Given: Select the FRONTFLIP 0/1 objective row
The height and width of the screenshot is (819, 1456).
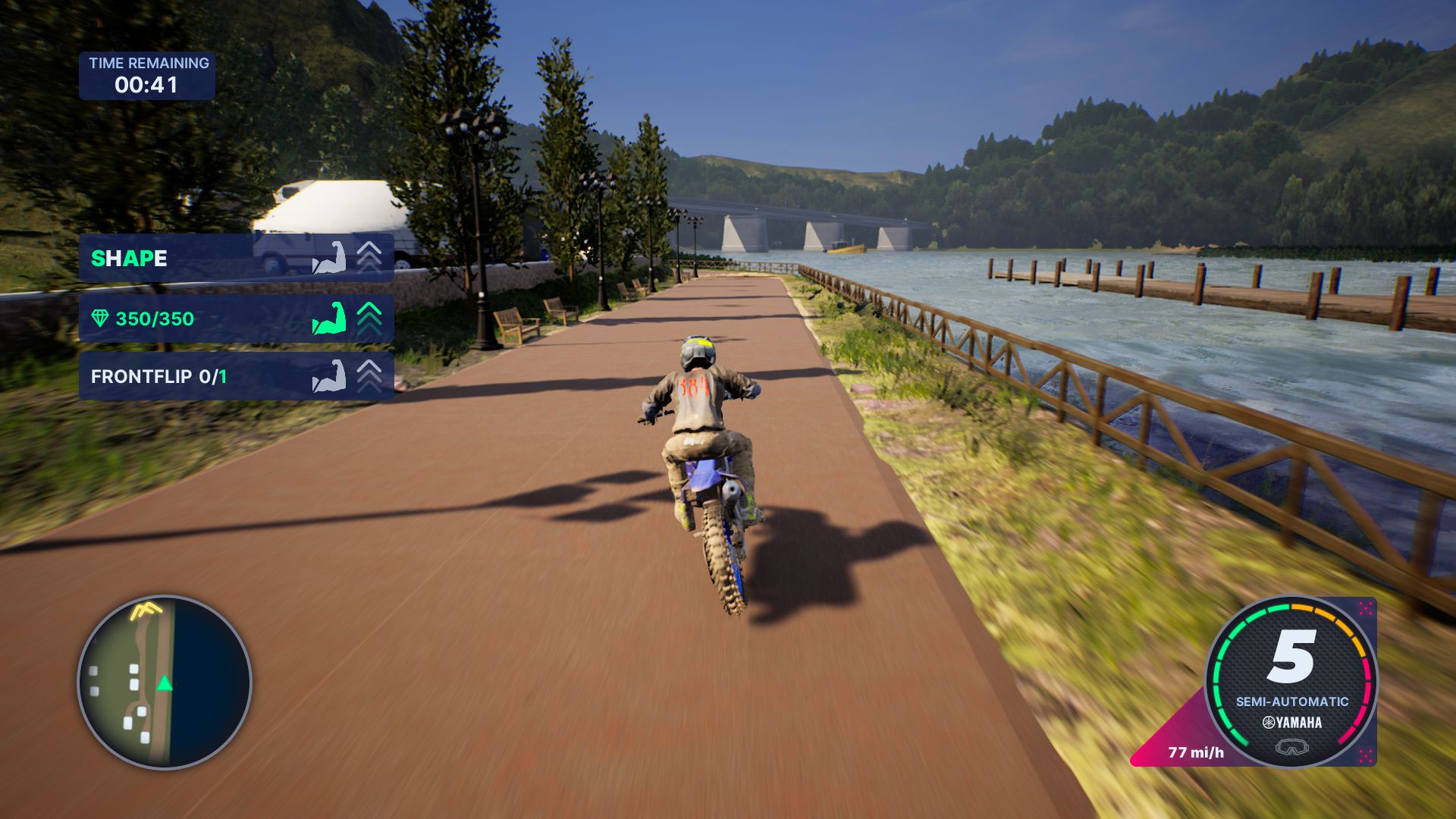Looking at the screenshot, I should coord(235,376).
